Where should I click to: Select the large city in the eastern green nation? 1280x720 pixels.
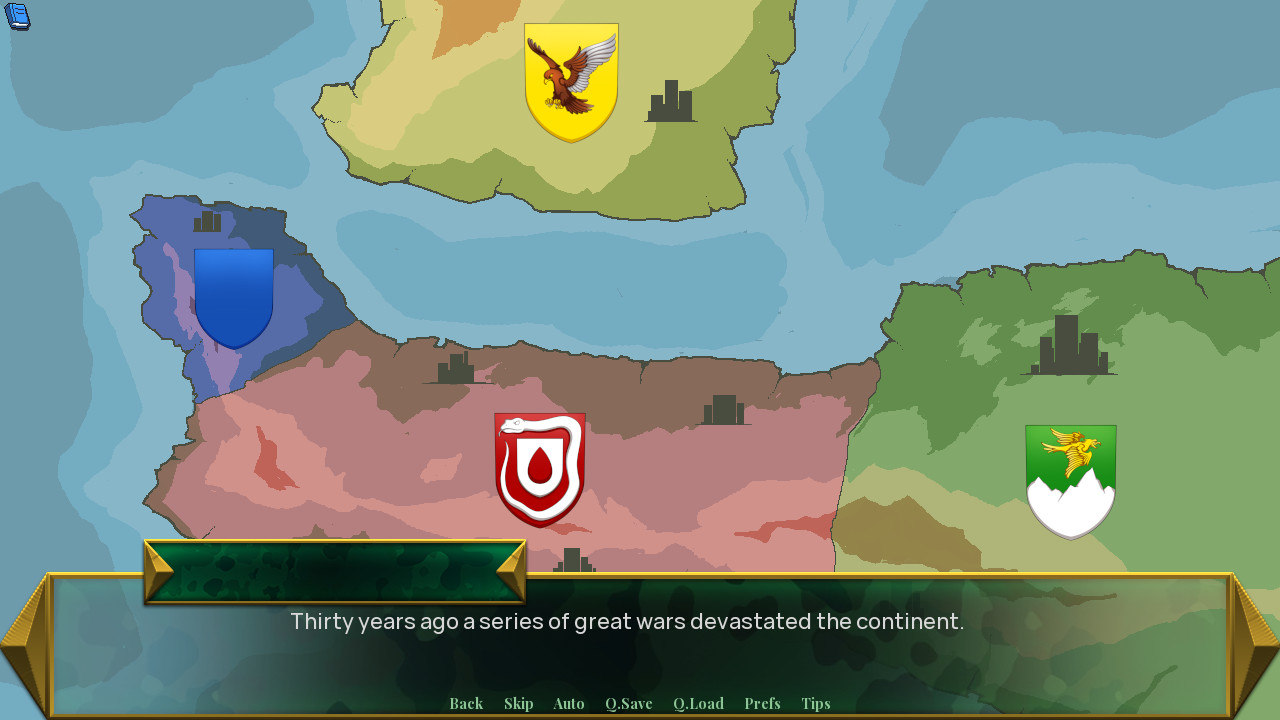1070,345
